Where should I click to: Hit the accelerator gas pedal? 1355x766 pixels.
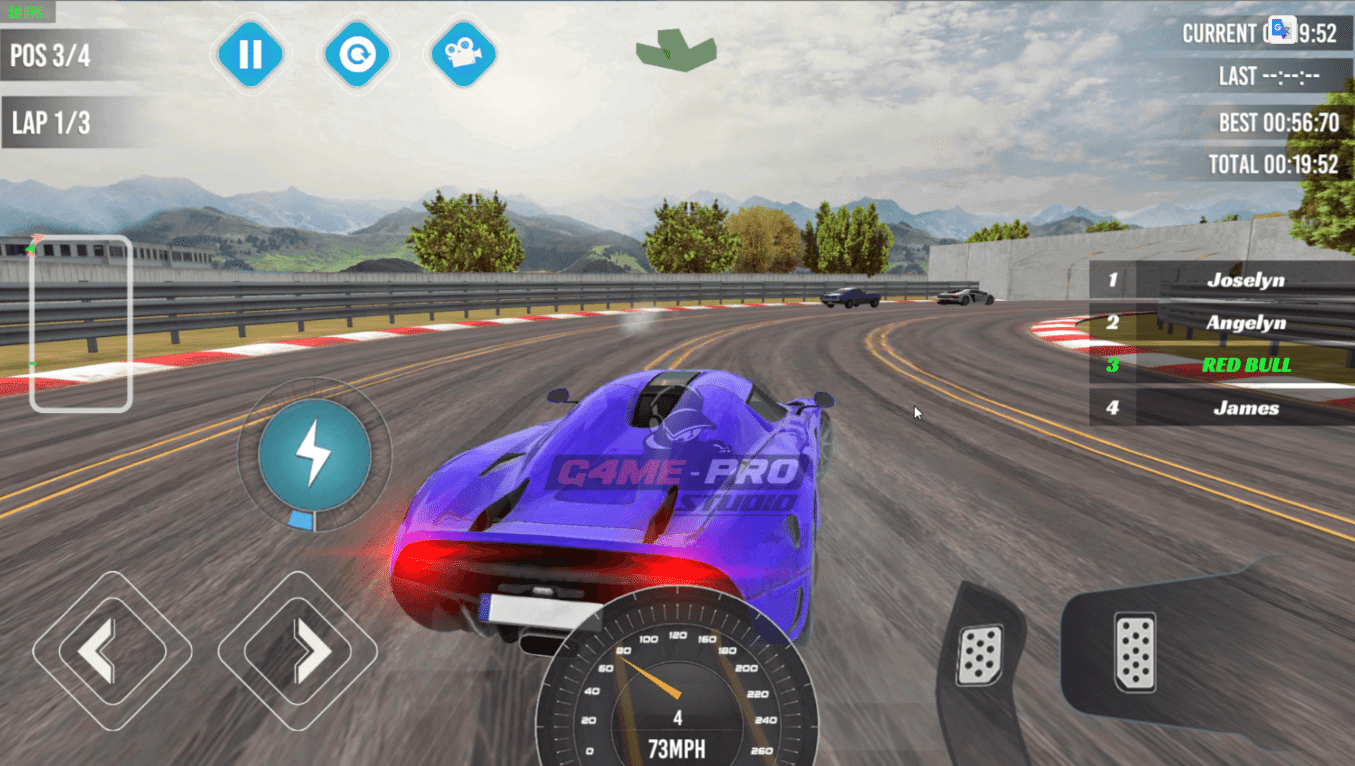pyautogui.click(x=1135, y=653)
